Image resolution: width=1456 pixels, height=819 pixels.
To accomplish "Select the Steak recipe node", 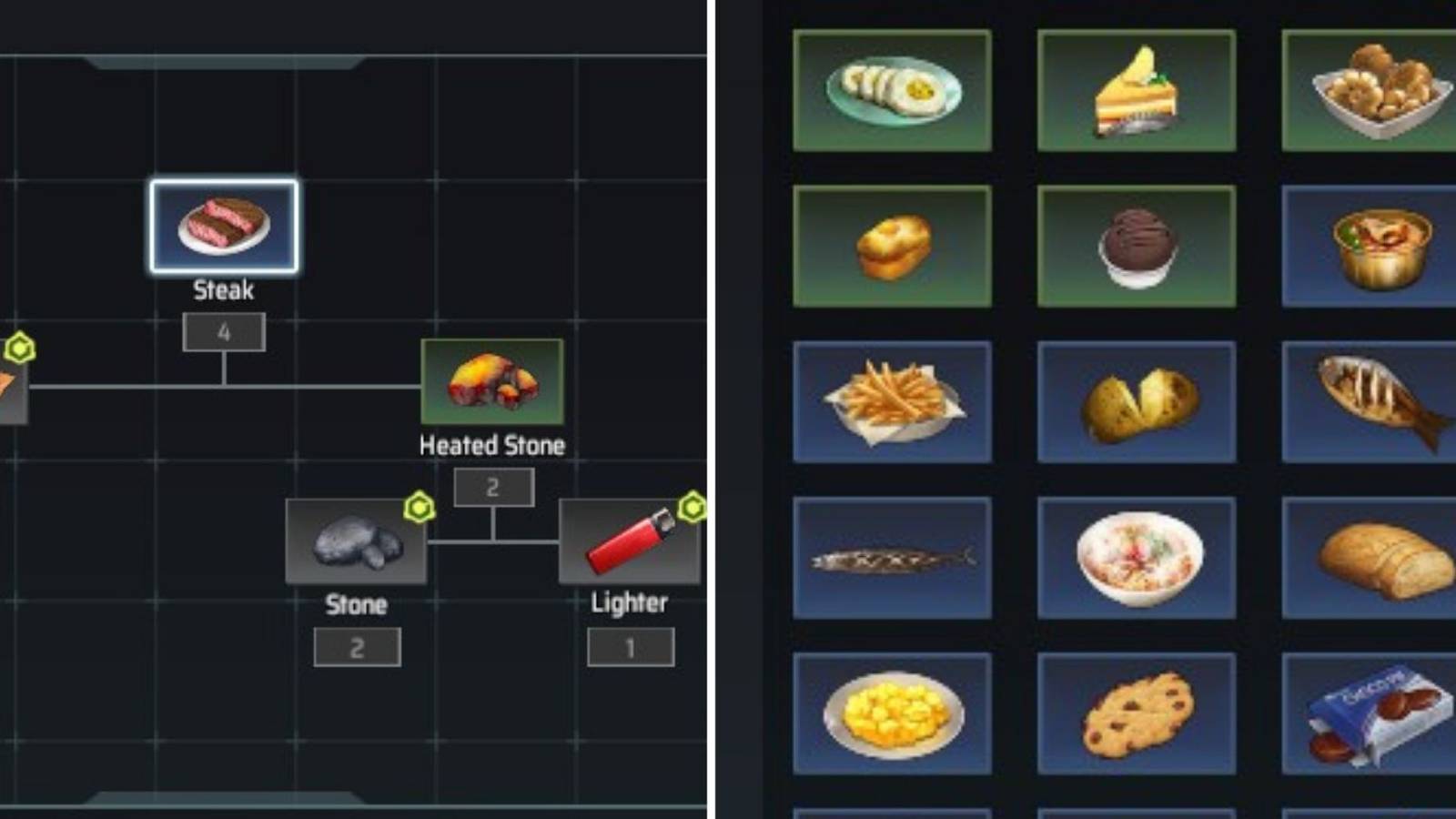I will coord(223,227).
